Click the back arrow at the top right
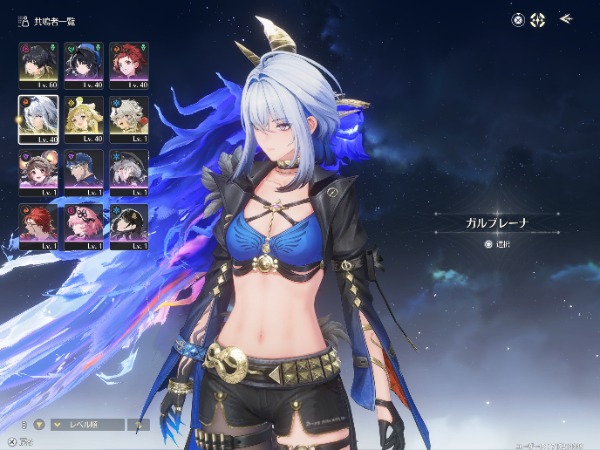This screenshot has height=450, width=600. point(566,19)
